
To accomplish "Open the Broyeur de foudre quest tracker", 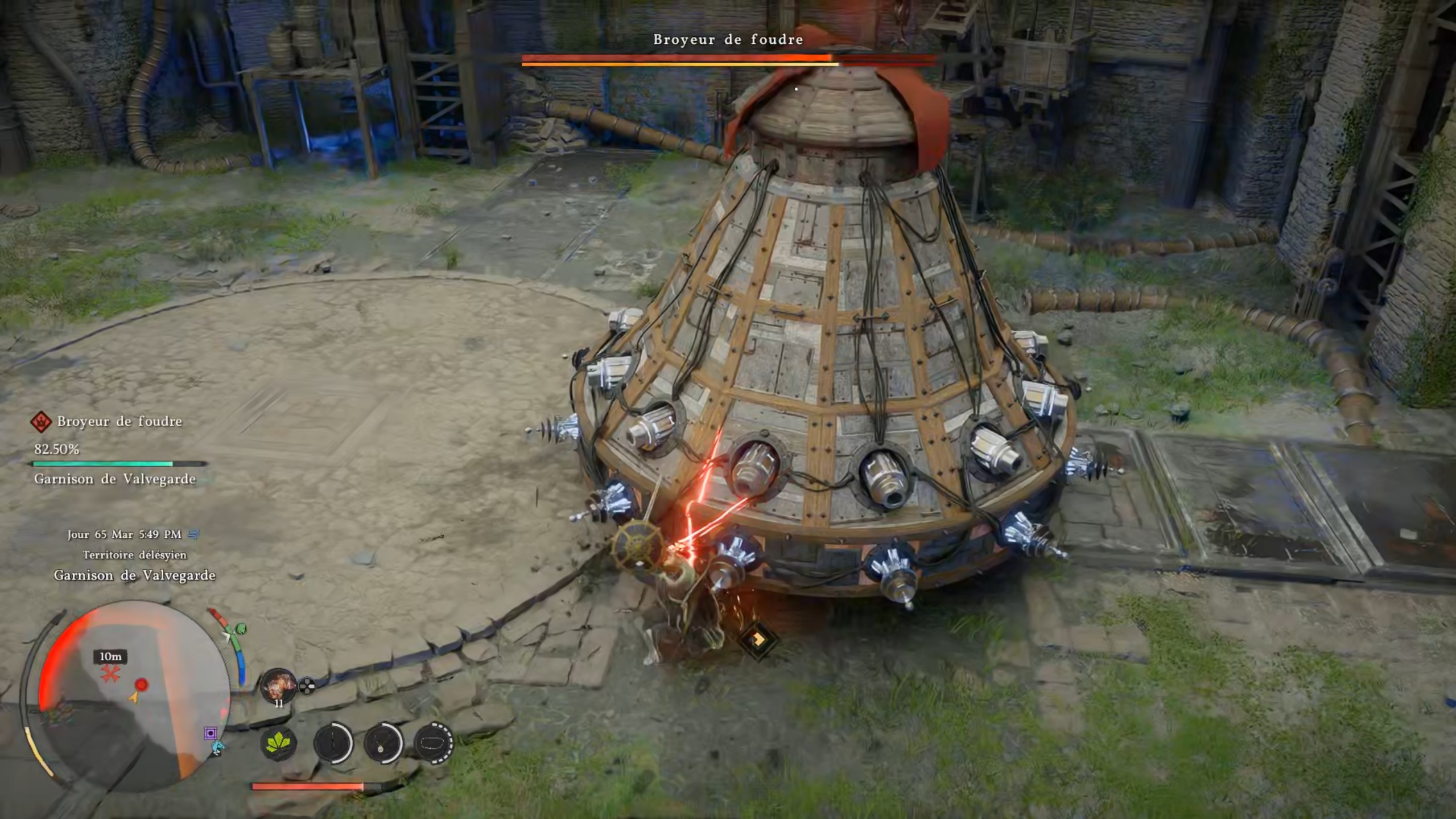I will [119, 421].
